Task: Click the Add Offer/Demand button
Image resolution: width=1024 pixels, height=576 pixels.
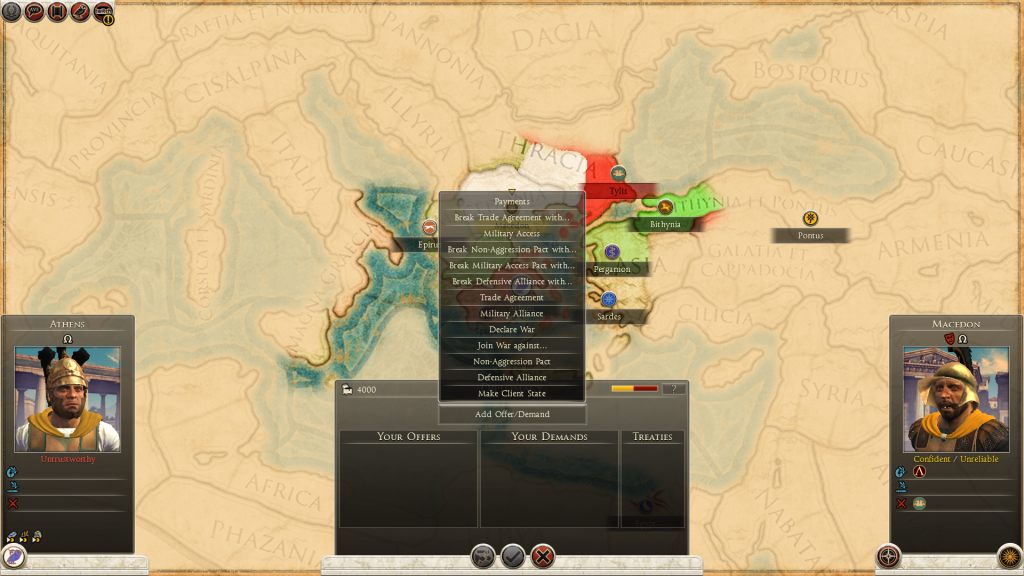Action: click(512, 414)
